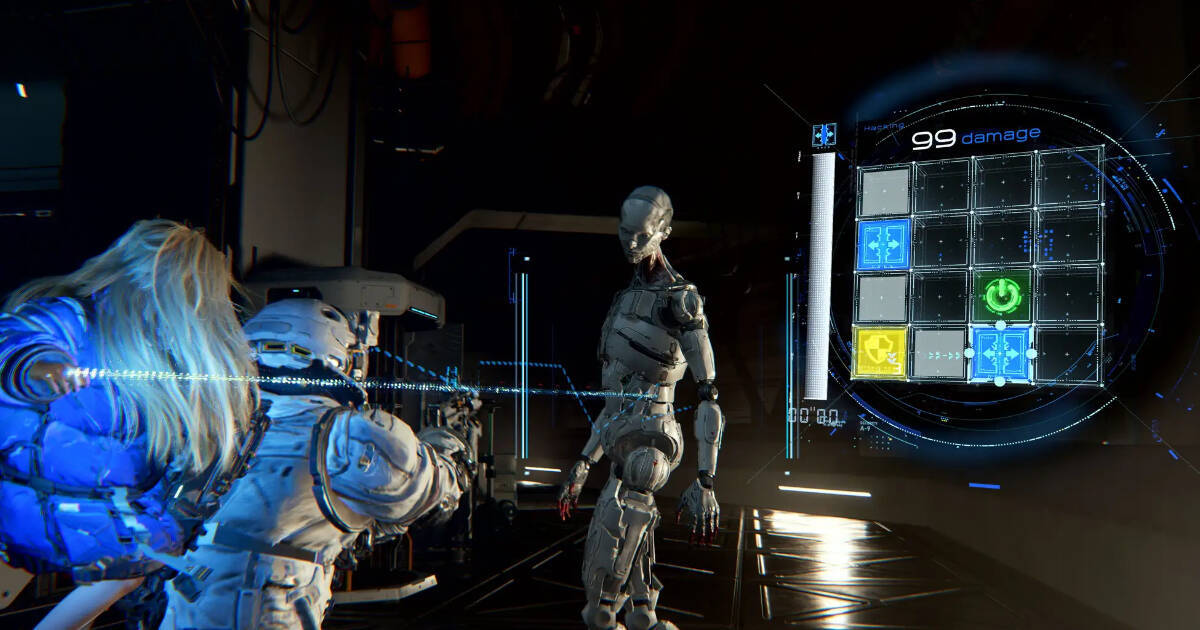Select the blue split-arrow tile with connector dots
Image resolution: width=1200 pixels, height=630 pixels.
point(1000,354)
